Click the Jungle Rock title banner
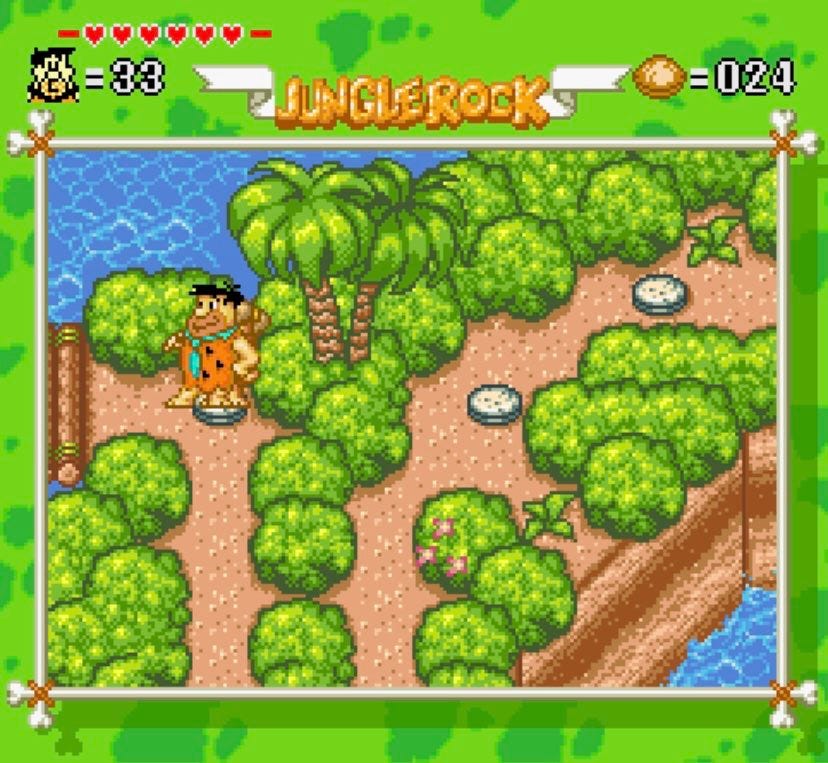Image resolution: width=828 pixels, height=763 pixels. [x=411, y=97]
